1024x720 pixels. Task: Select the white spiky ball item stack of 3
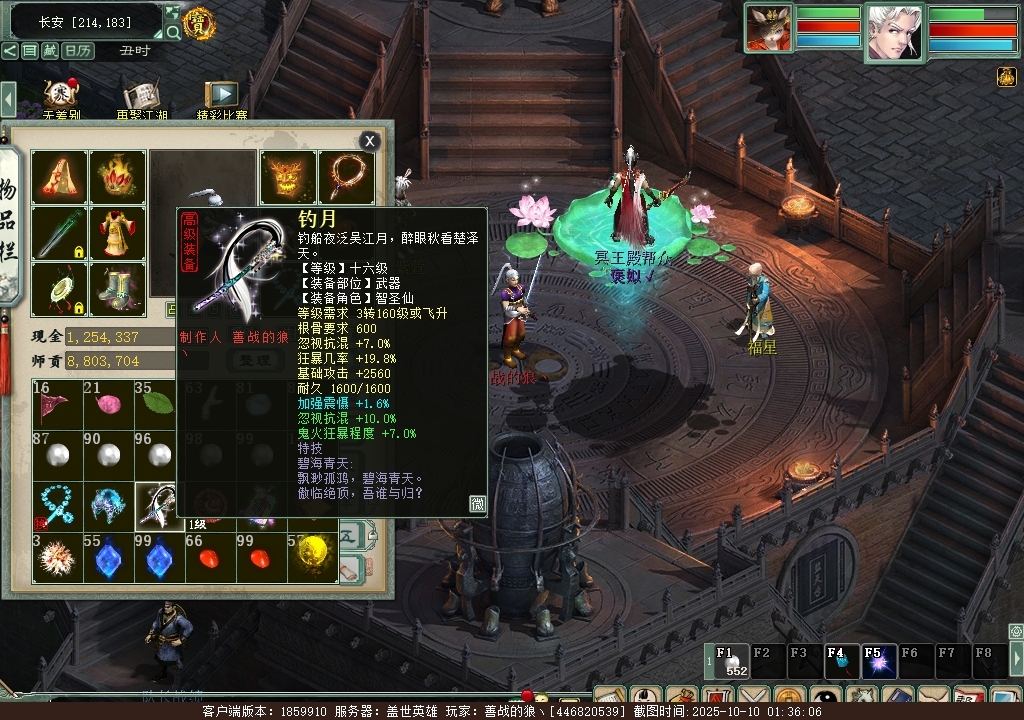pyautogui.click(x=55, y=558)
